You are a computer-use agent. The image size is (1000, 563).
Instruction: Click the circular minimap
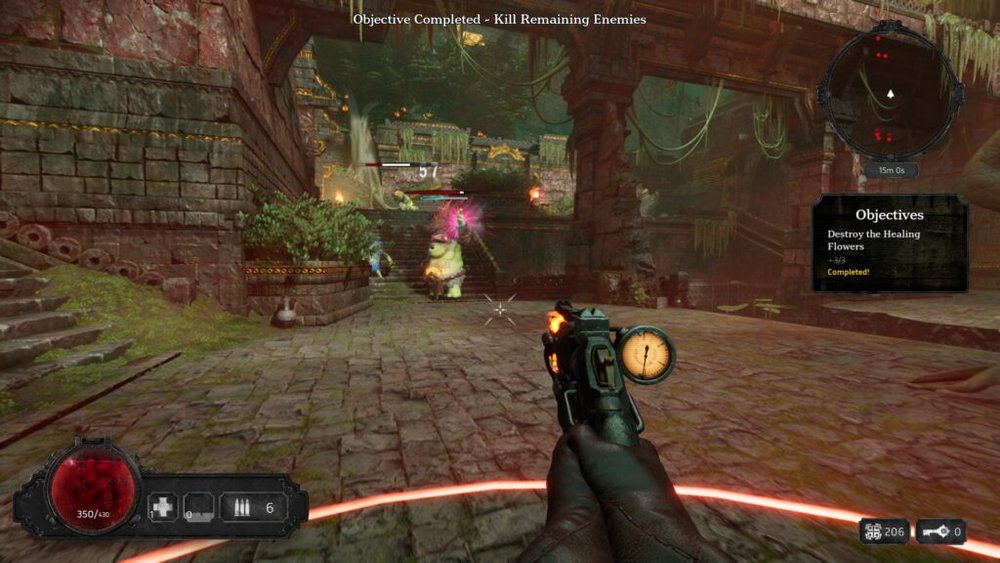click(888, 93)
